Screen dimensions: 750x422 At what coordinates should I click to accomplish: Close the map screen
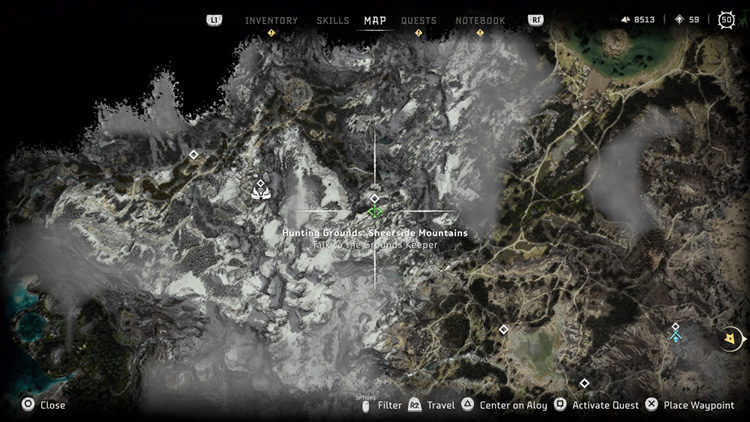pos(45,405)
